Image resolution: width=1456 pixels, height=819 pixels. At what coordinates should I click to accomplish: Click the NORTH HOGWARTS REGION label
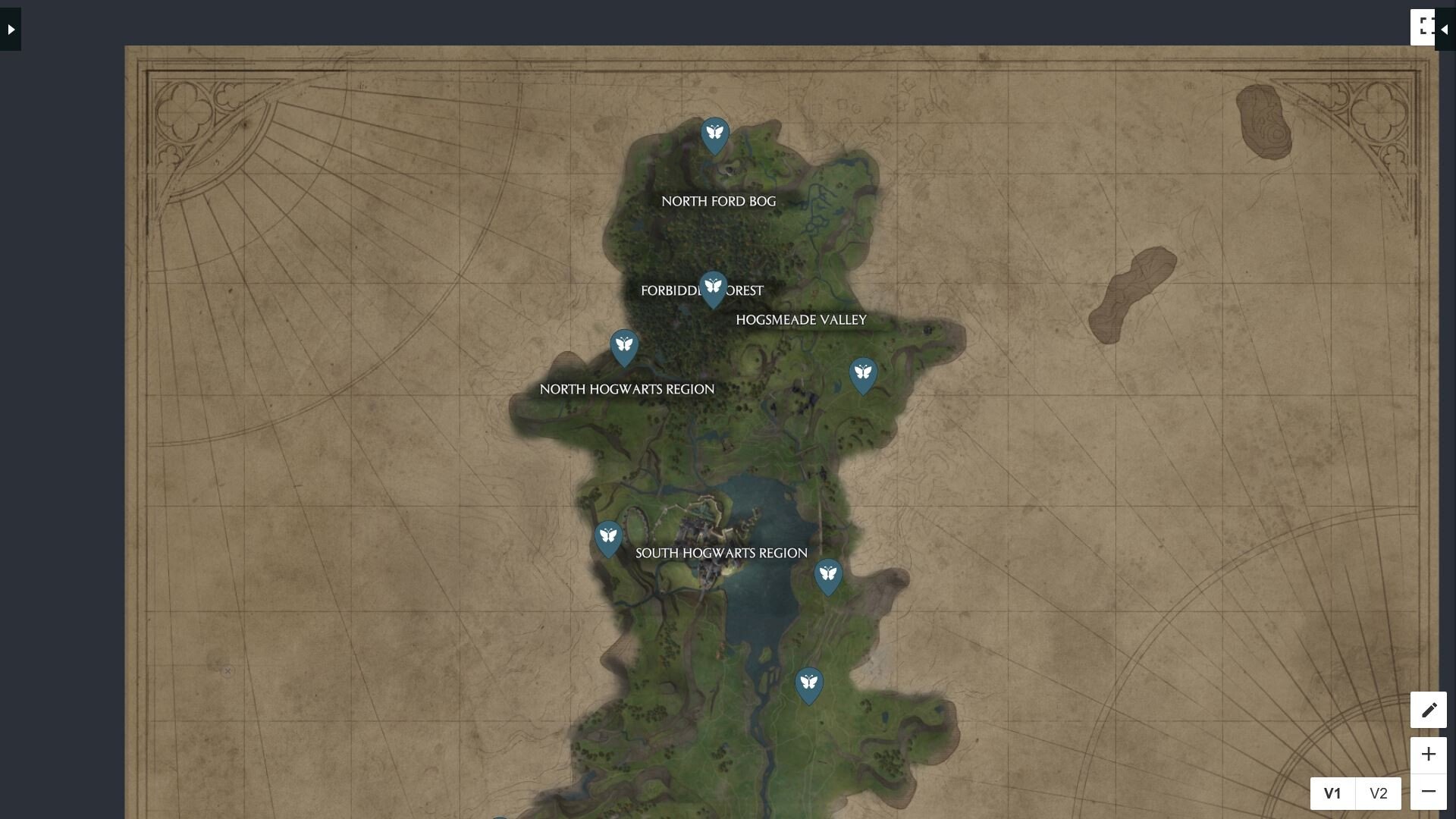click(x=626, y=389)
